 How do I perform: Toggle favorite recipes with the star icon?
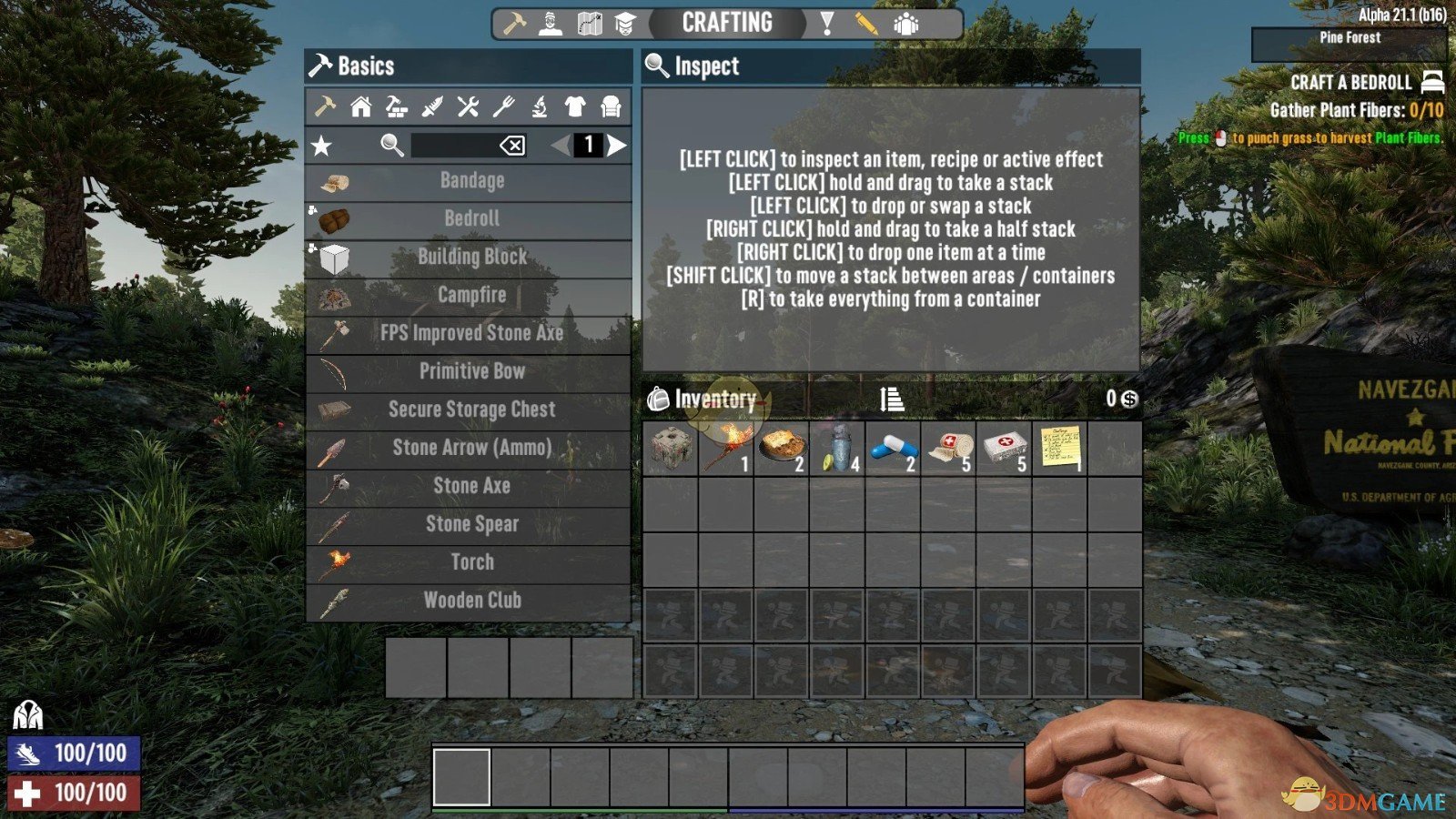320,145
